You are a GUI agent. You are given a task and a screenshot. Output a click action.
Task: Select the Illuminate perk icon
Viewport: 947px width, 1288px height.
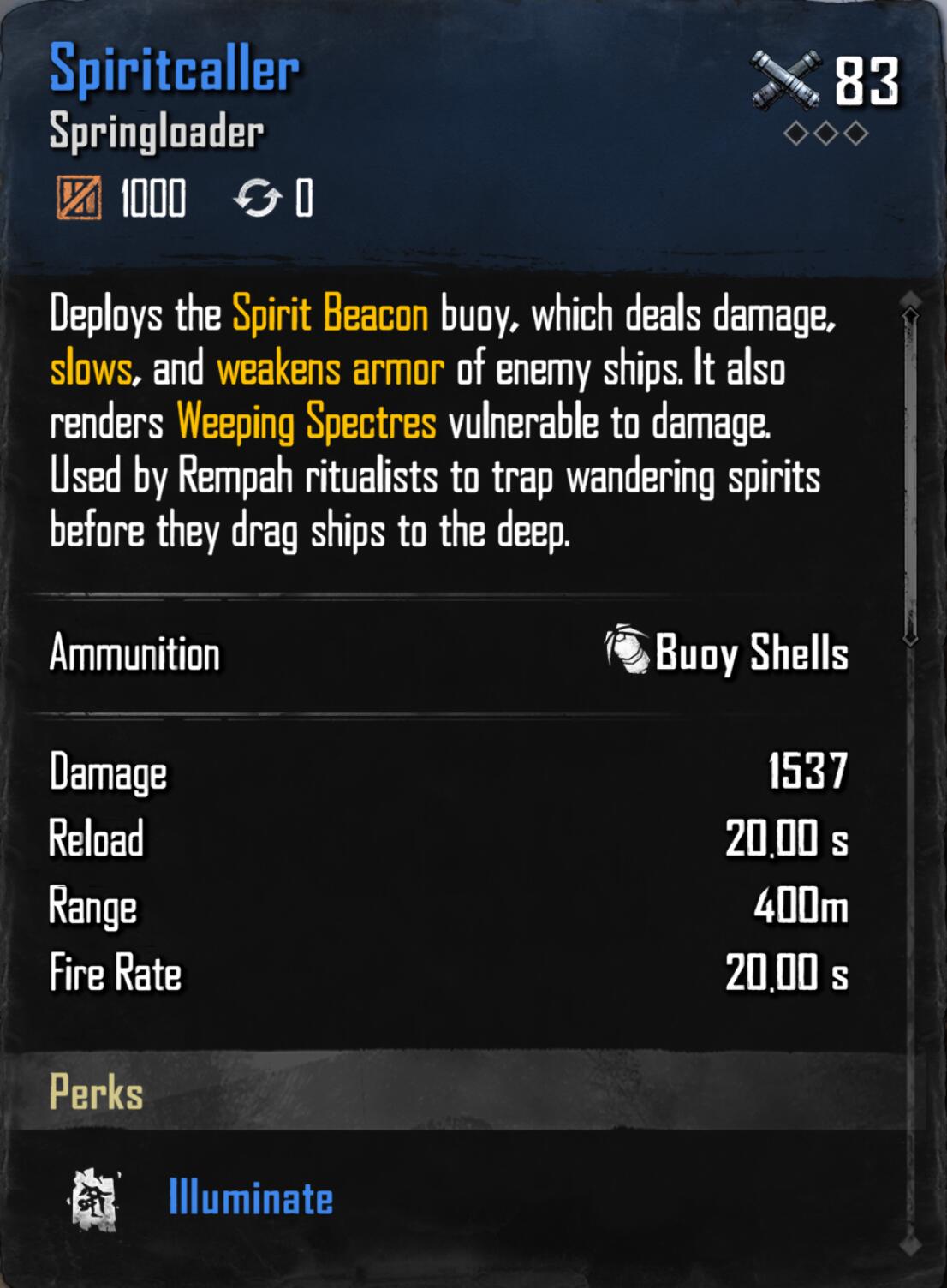point(94,1200)
